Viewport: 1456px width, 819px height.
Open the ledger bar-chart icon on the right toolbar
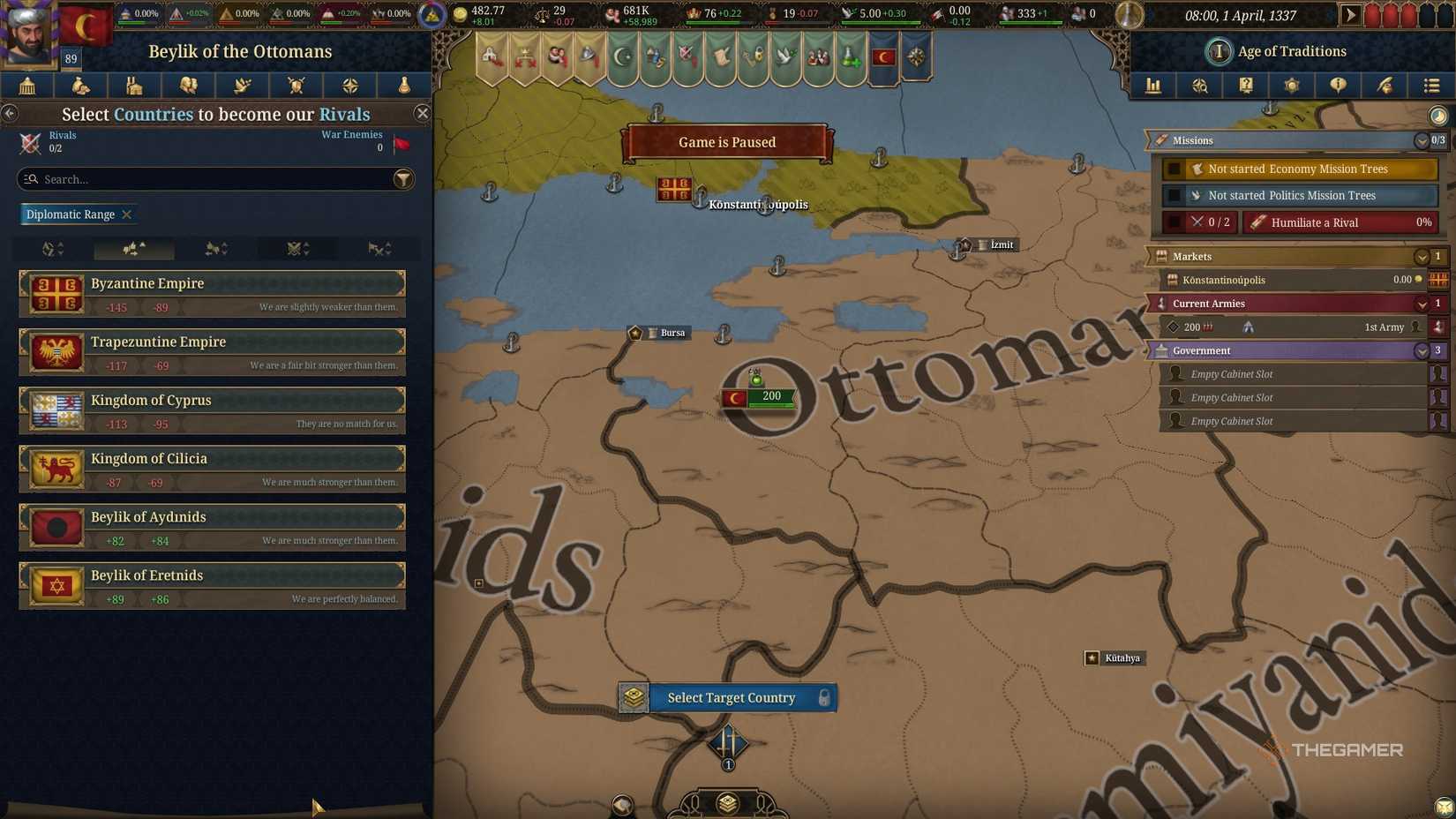click(1153, 86)
